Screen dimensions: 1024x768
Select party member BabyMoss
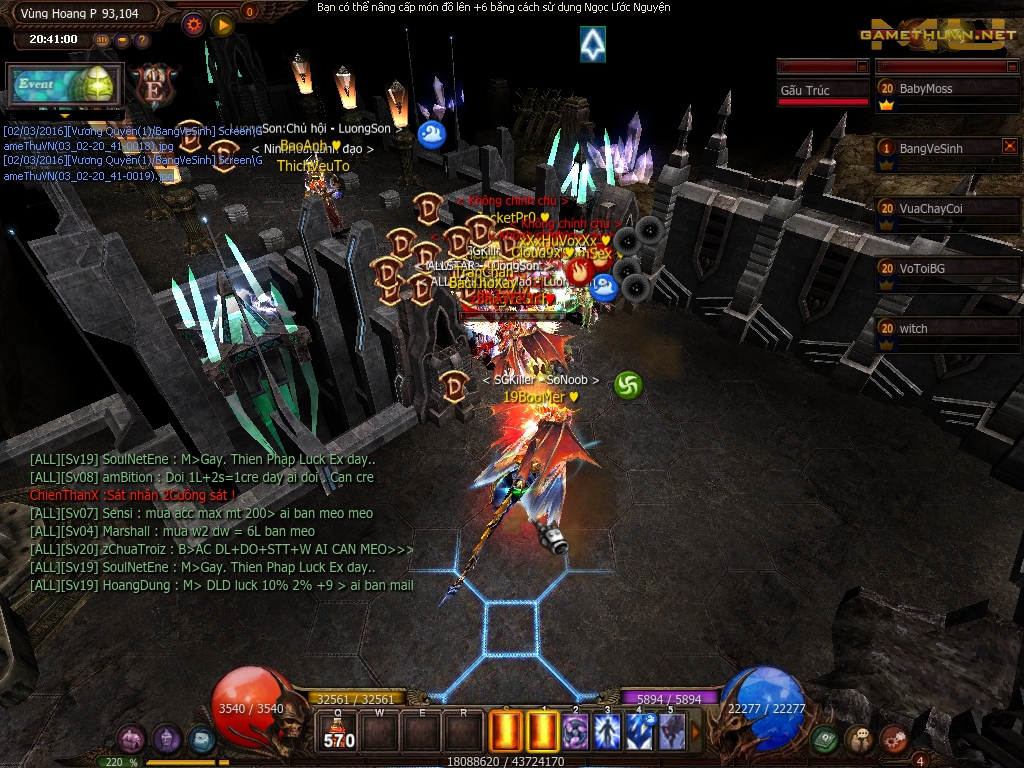[x=947, y=89]
